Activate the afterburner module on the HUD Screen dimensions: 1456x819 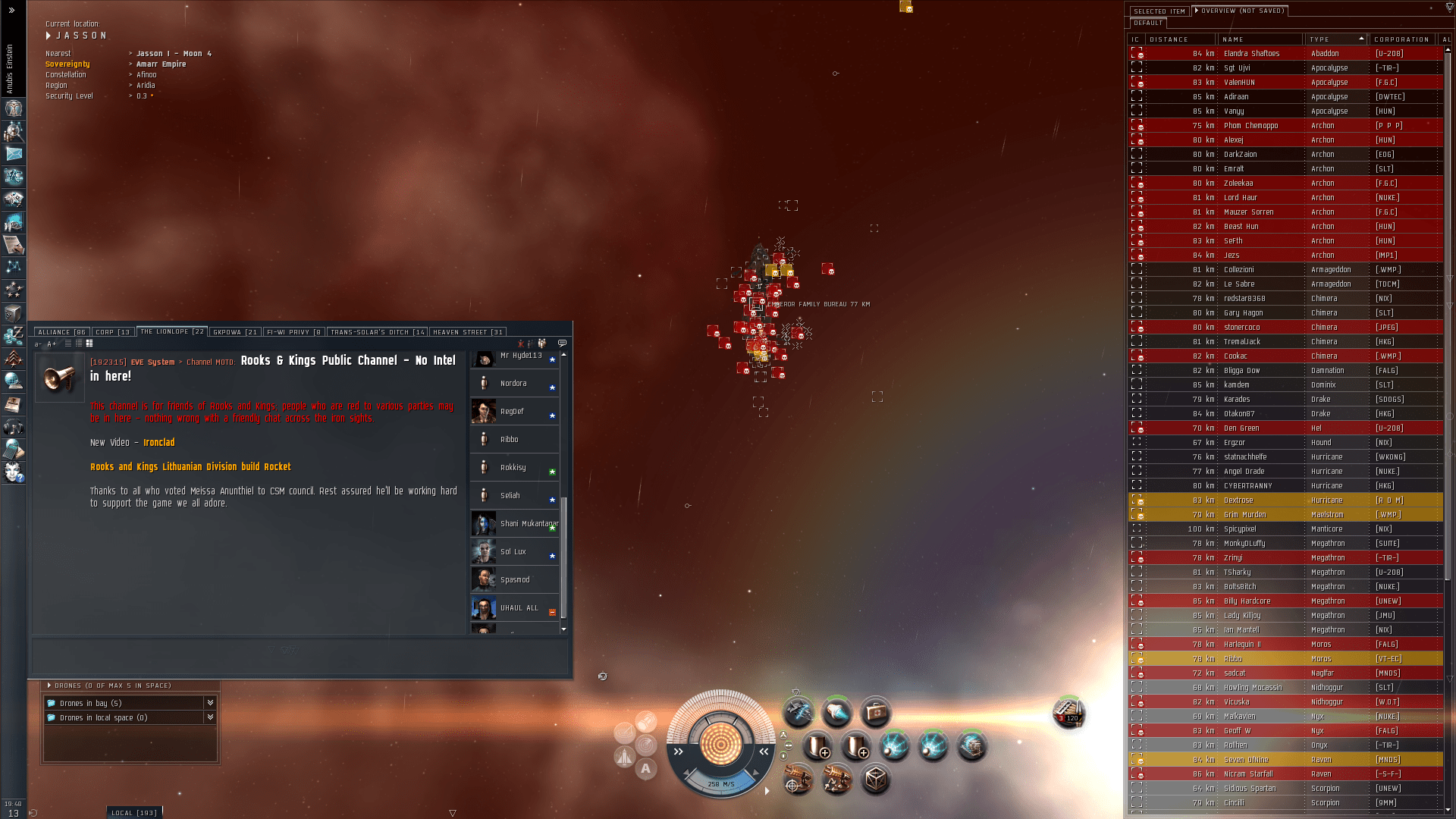pos(838,712)
